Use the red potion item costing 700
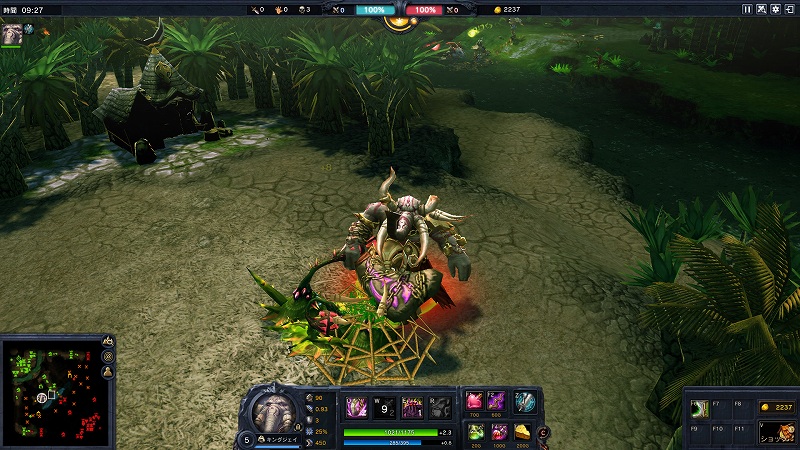800x450 pixels. point(475,400)
